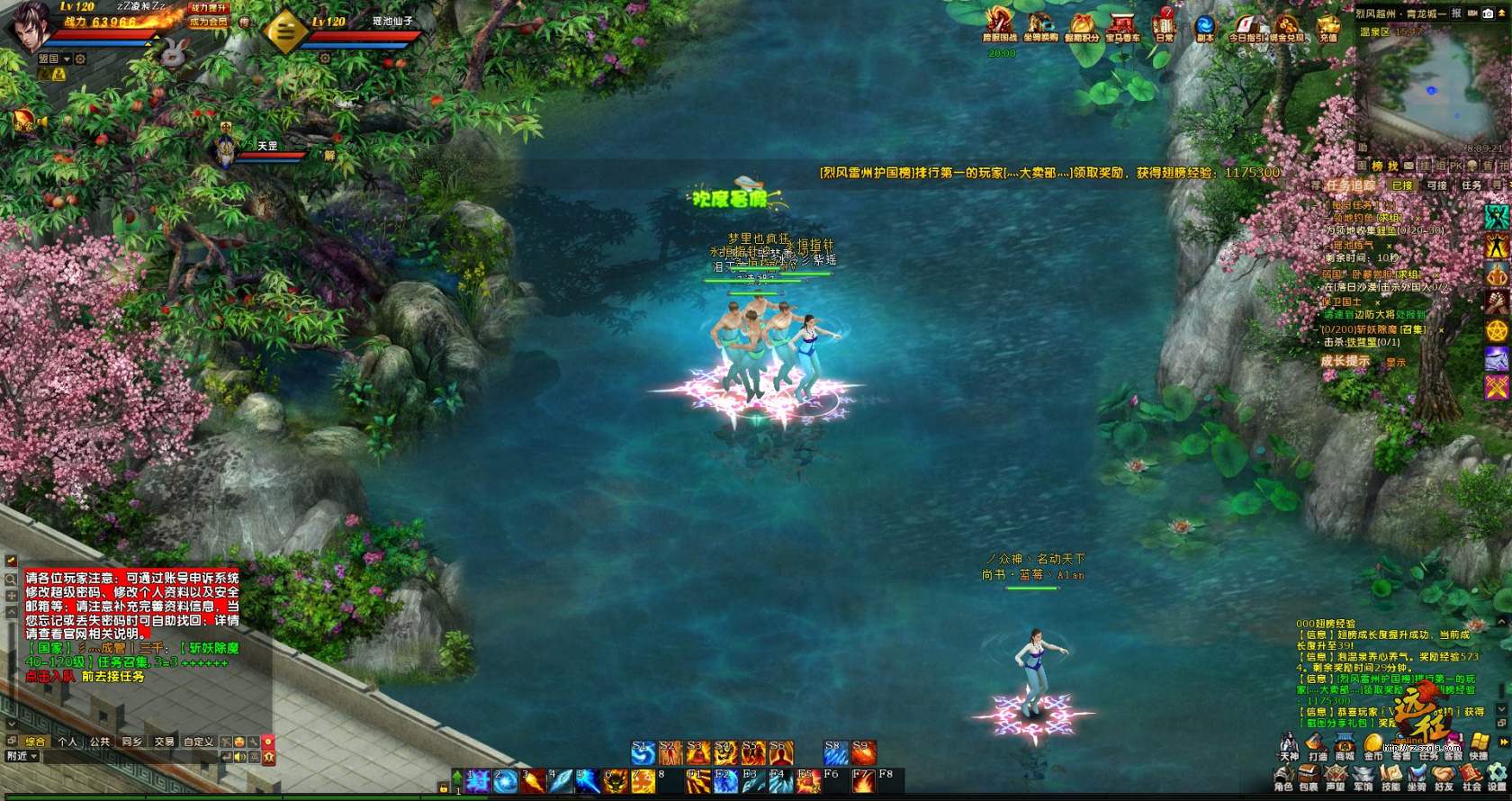Viewport: 1512px width, 801px height.
Task: Take a screenshot with the camera button
Action: [x=1489, y=13]
